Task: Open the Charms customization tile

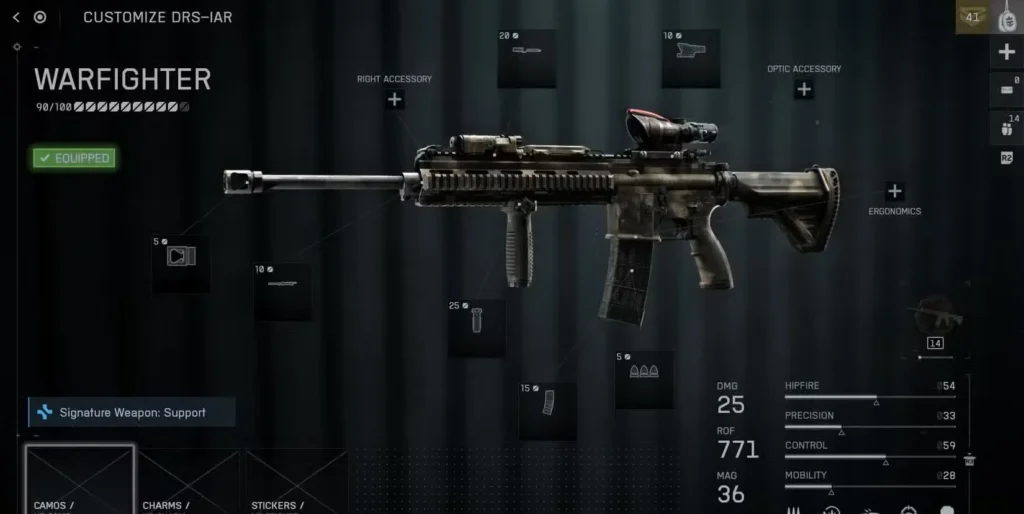Action: (189, 481)
